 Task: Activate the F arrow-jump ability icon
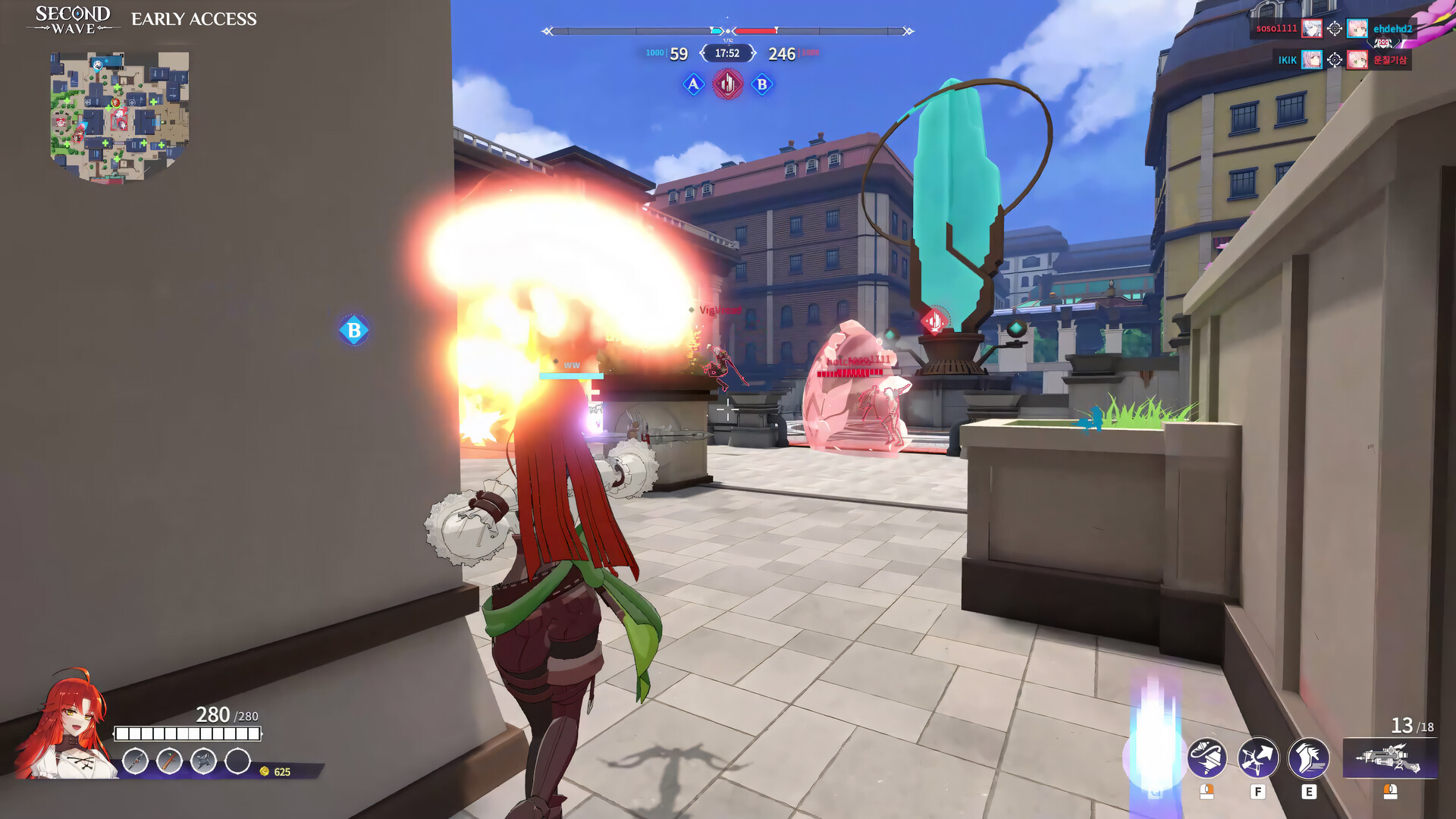click(1259, 758)
